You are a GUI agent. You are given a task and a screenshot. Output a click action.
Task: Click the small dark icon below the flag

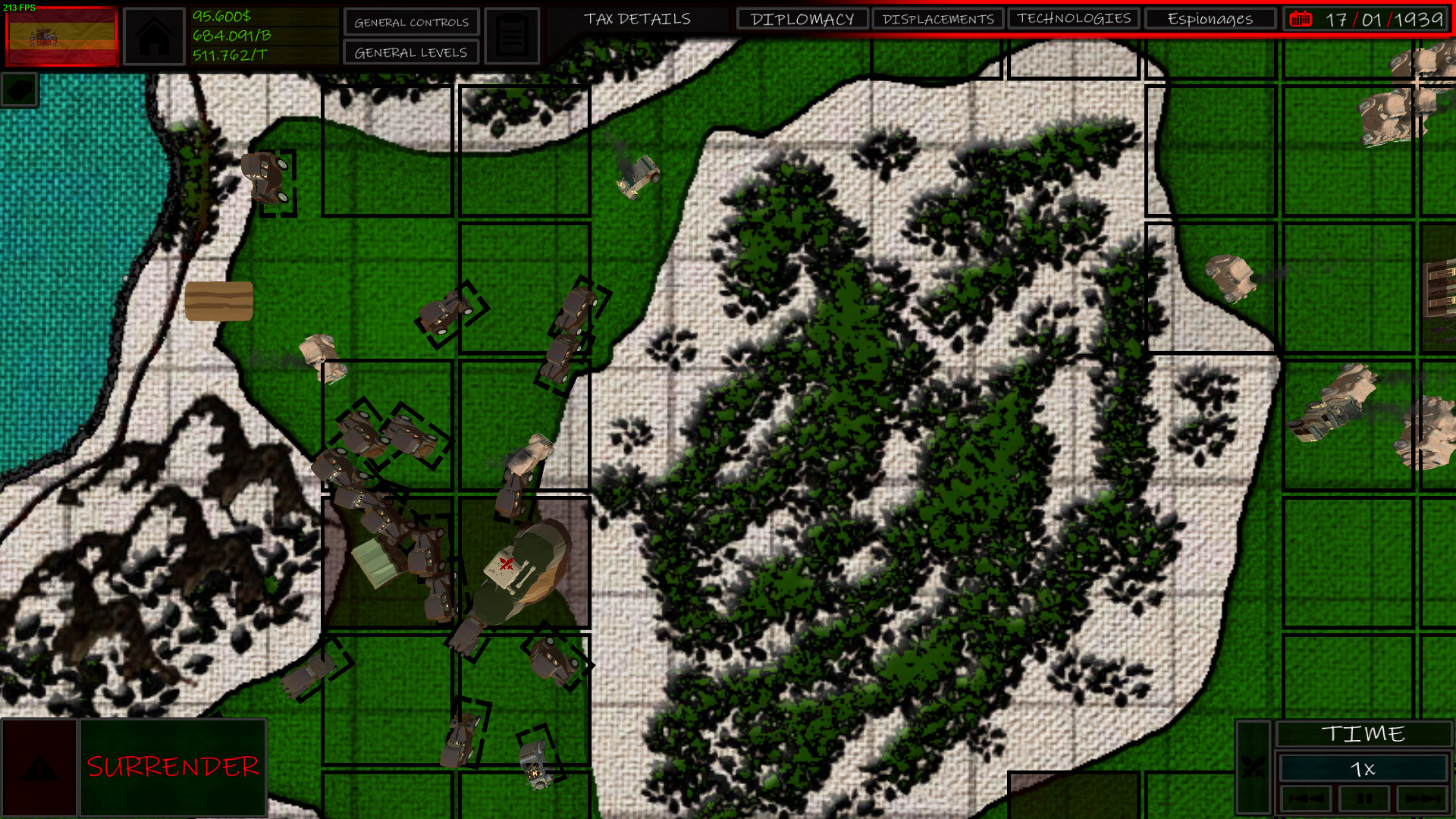pyautogui.click(x=18, y=89)
